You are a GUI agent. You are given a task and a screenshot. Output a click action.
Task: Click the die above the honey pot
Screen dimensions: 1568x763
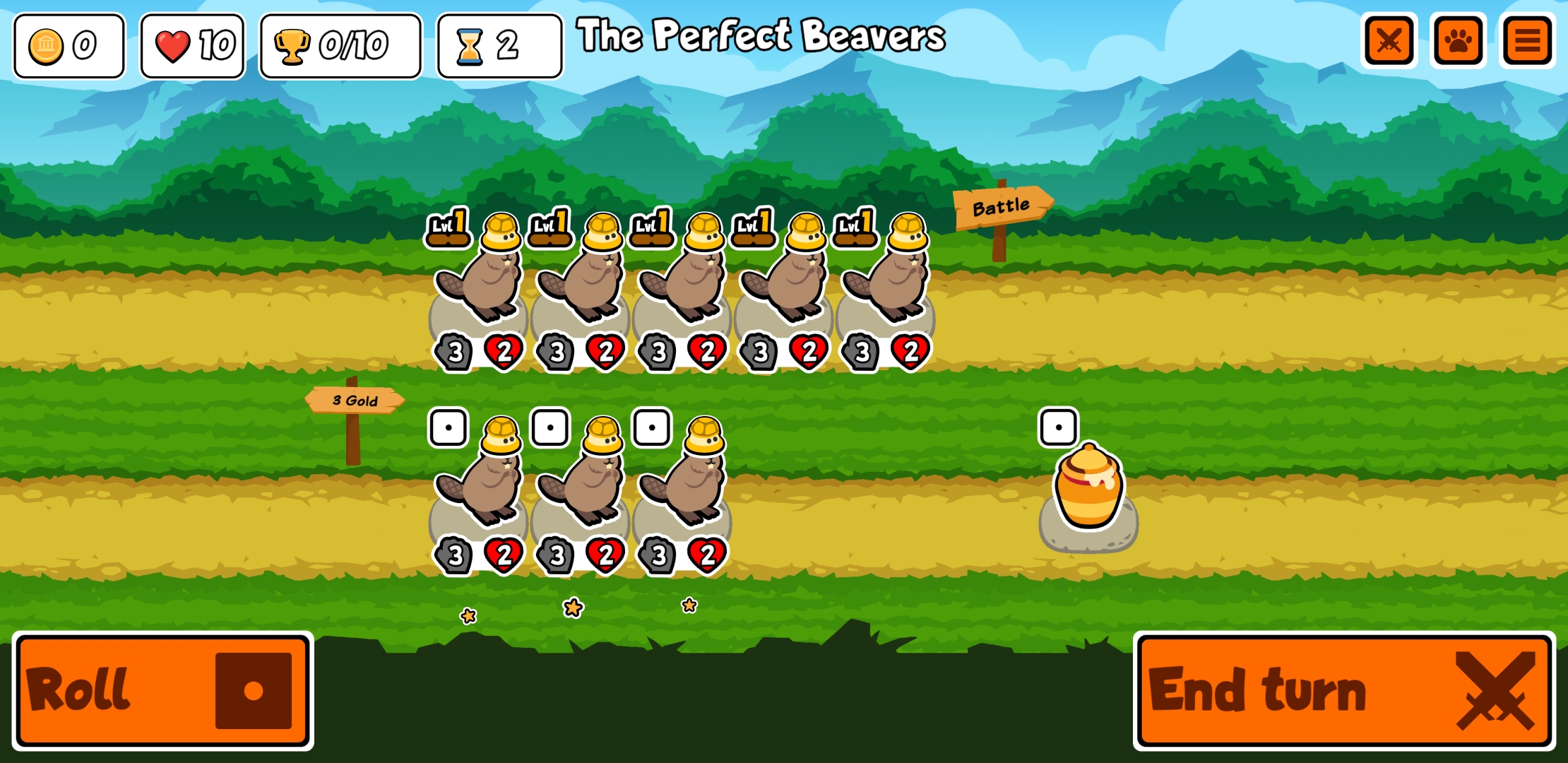tap(1059, 426)
